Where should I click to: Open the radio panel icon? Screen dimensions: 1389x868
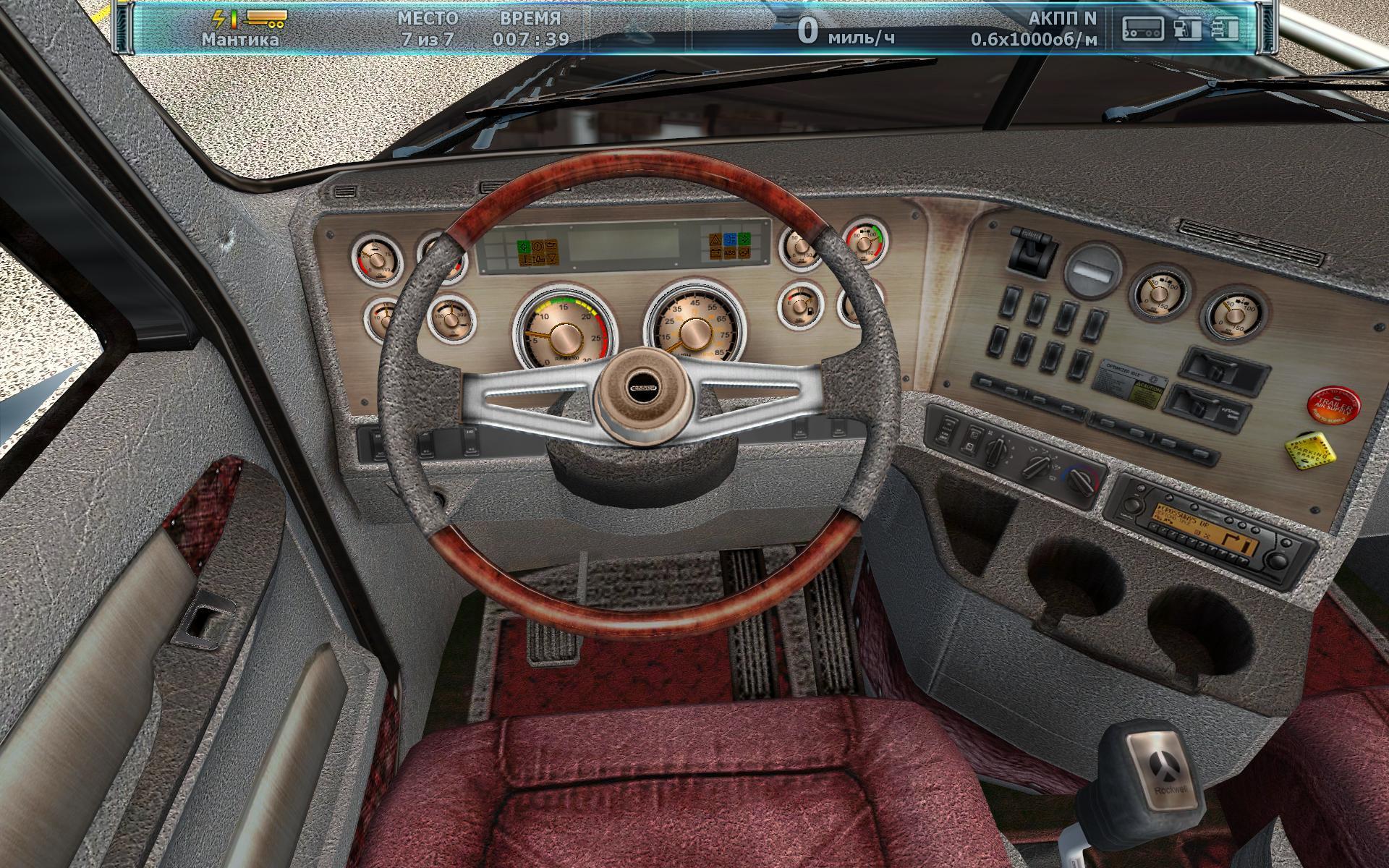(1142, 28)
